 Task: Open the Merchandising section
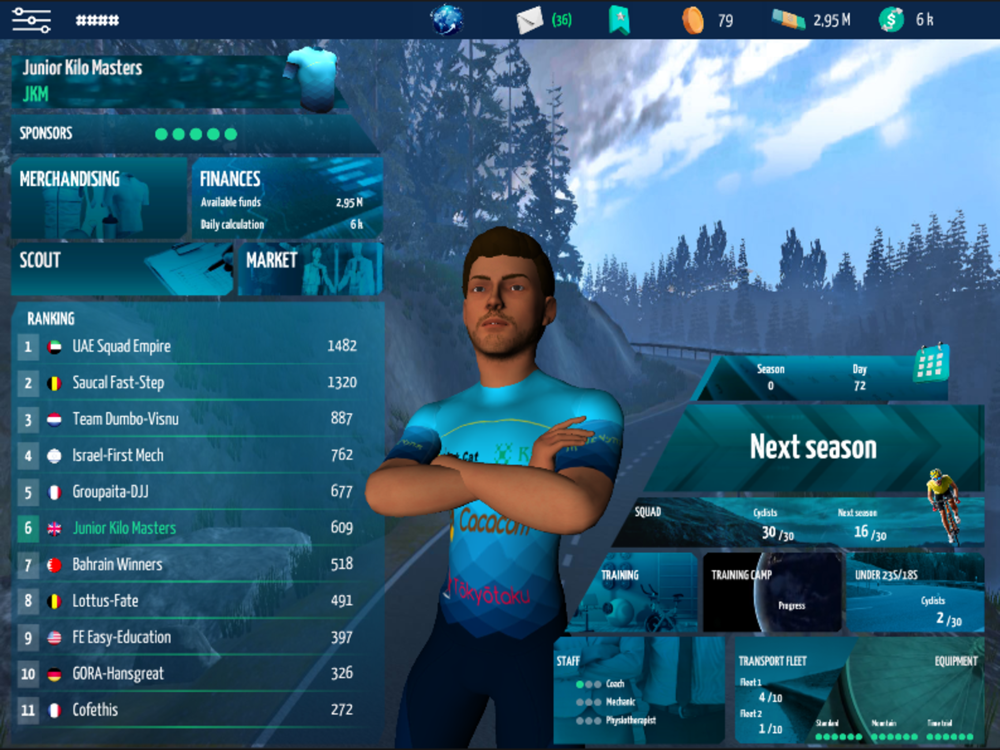100,198
